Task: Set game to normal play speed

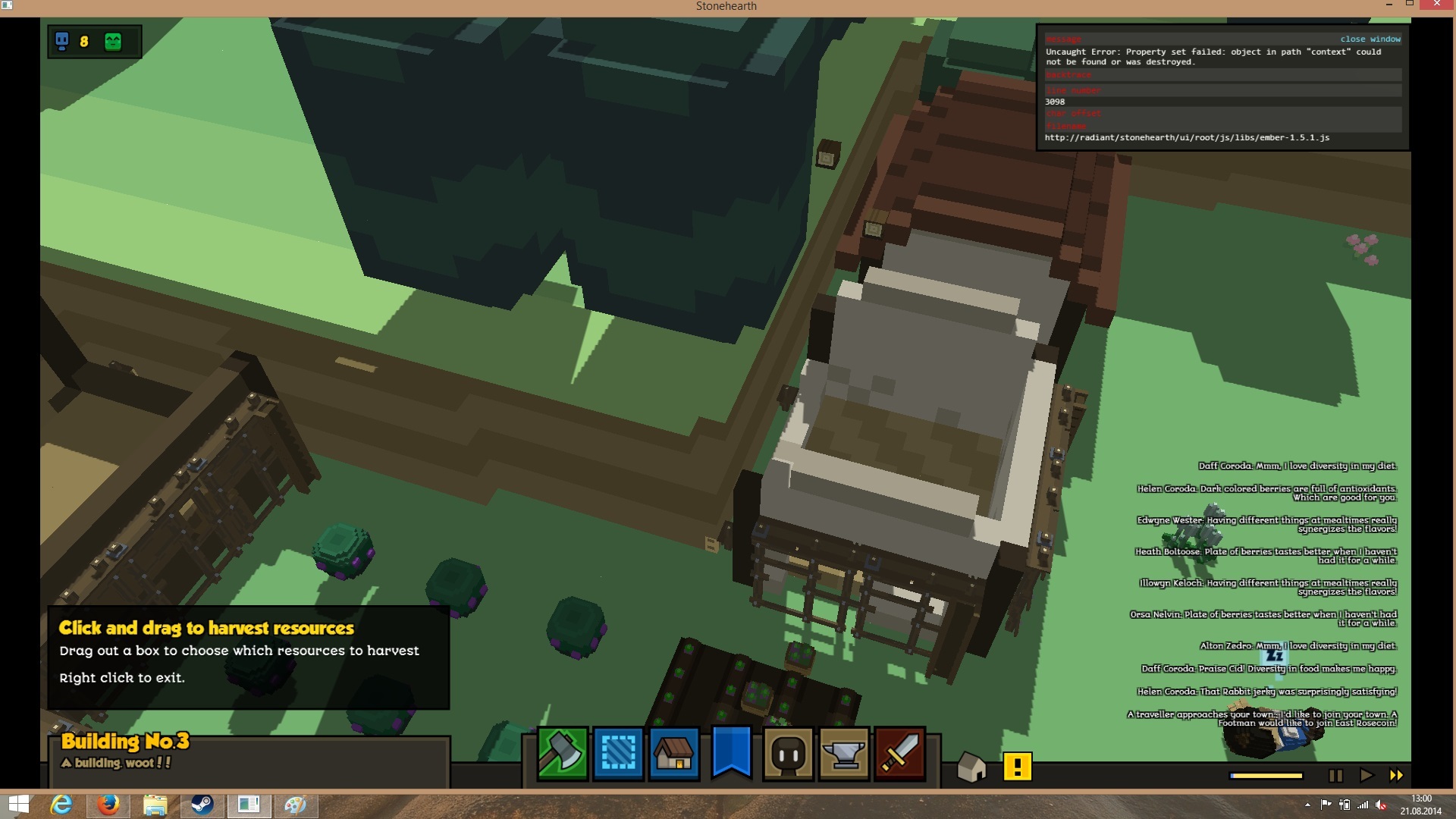Action: tap(1367, 775)
